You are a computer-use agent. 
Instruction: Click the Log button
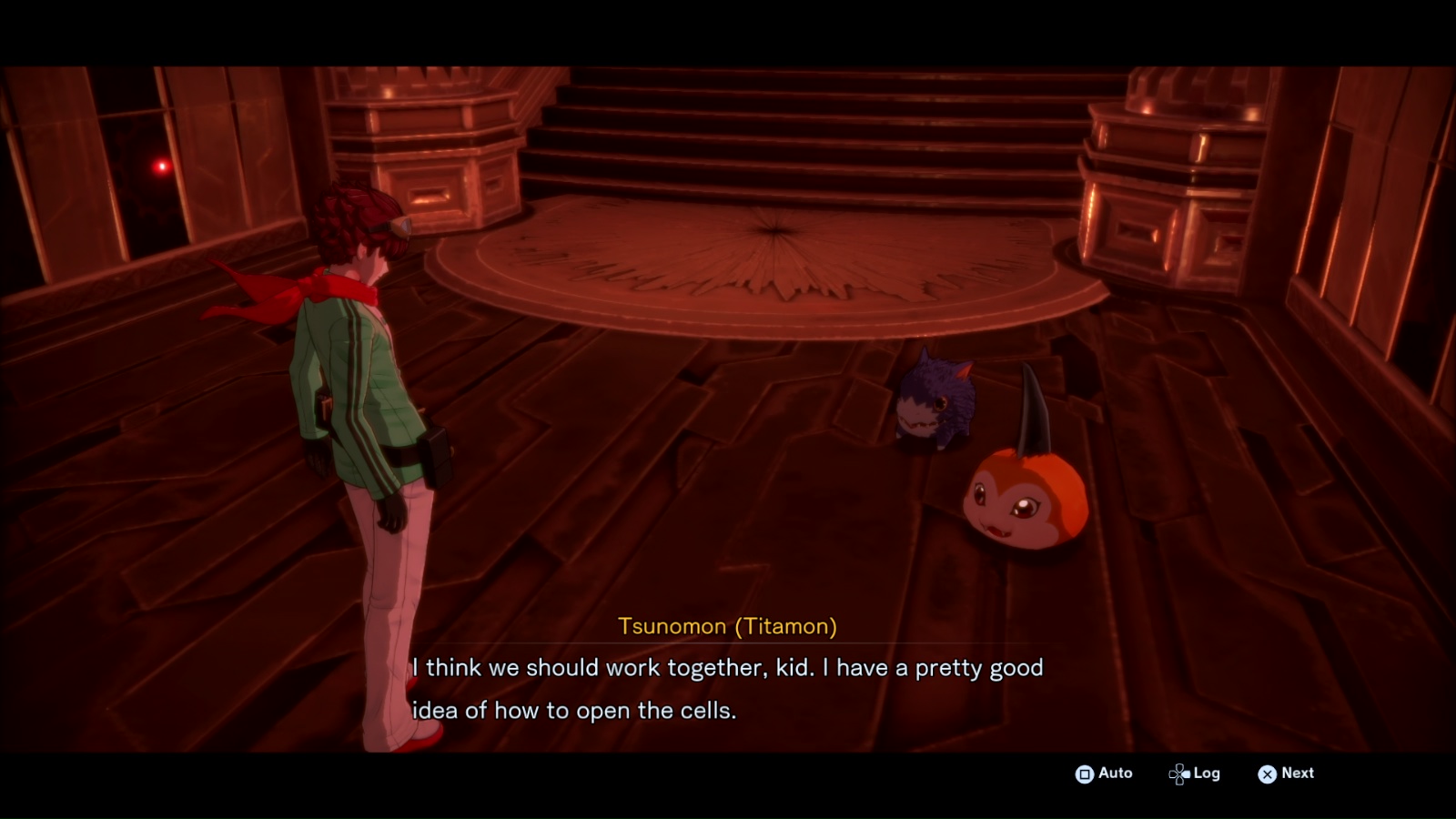tap(1208, 773)
